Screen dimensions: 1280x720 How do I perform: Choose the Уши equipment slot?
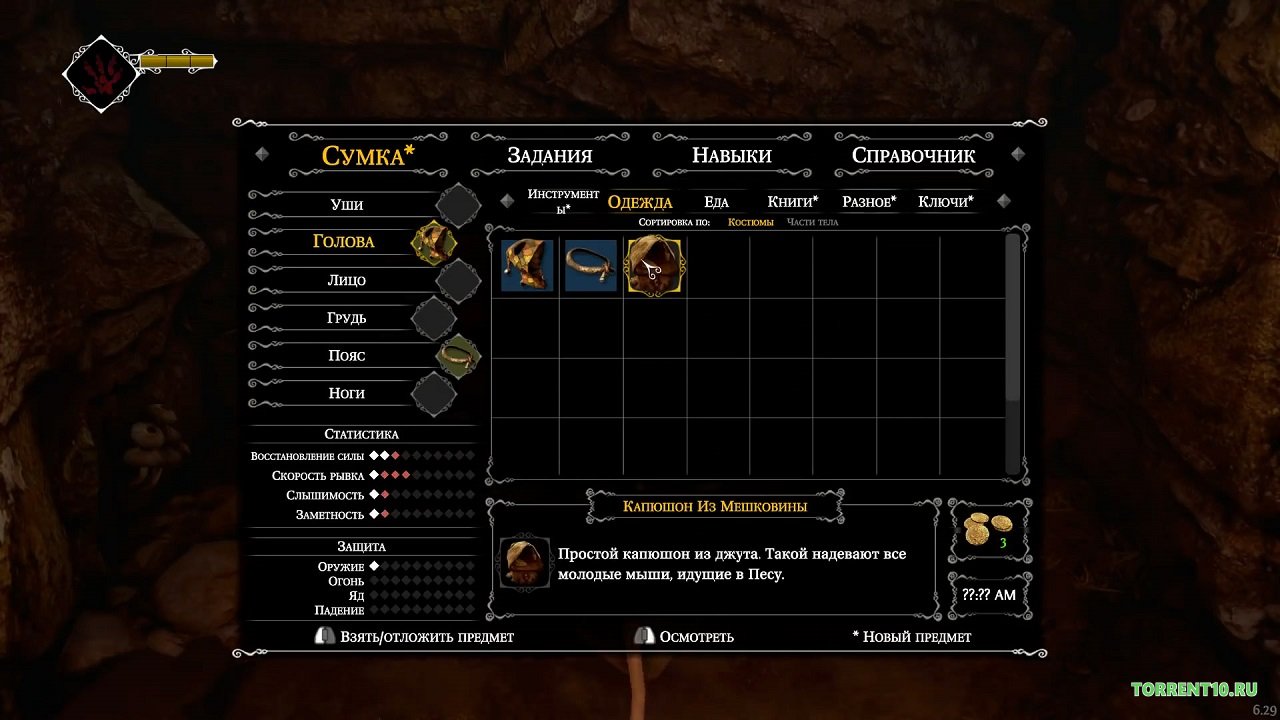(x=347, y=205)
